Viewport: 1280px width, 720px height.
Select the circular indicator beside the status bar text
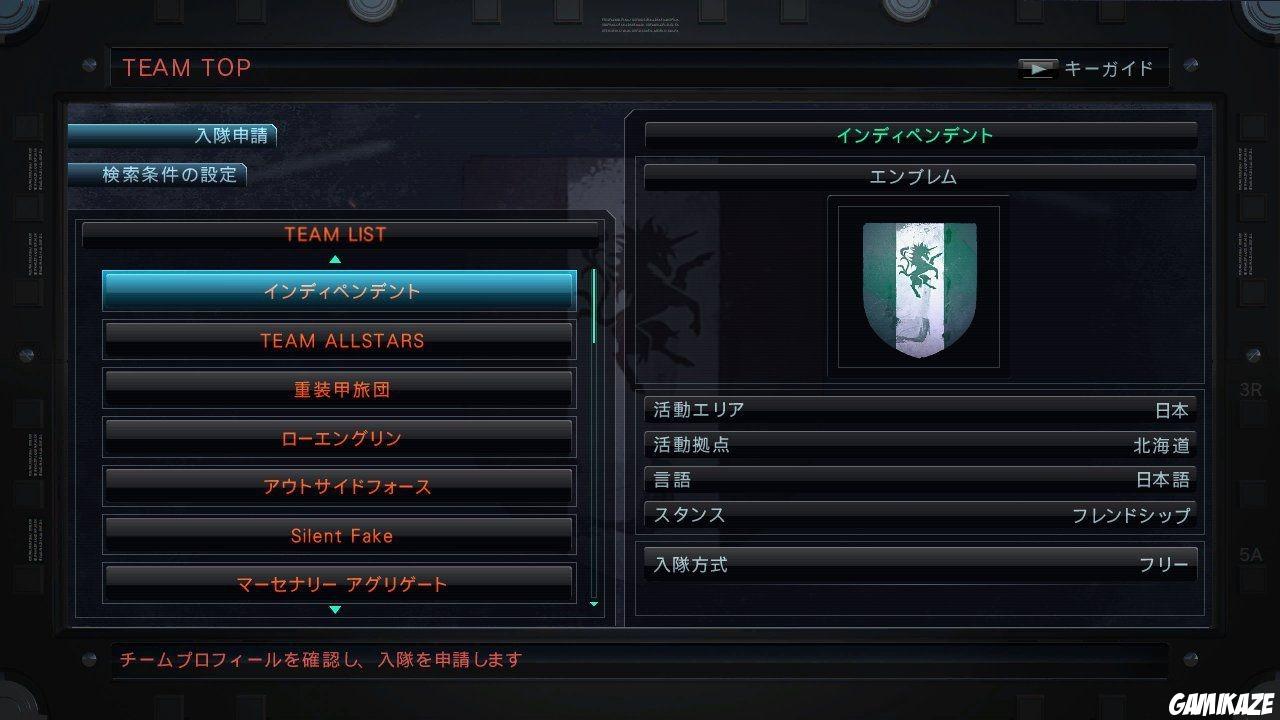(88, 660)
